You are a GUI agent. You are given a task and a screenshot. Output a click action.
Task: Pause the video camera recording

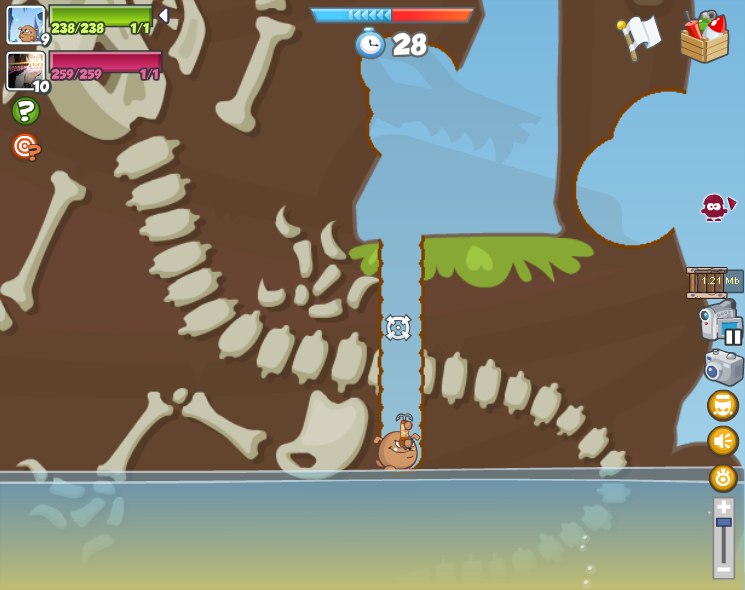click(732, 336)
